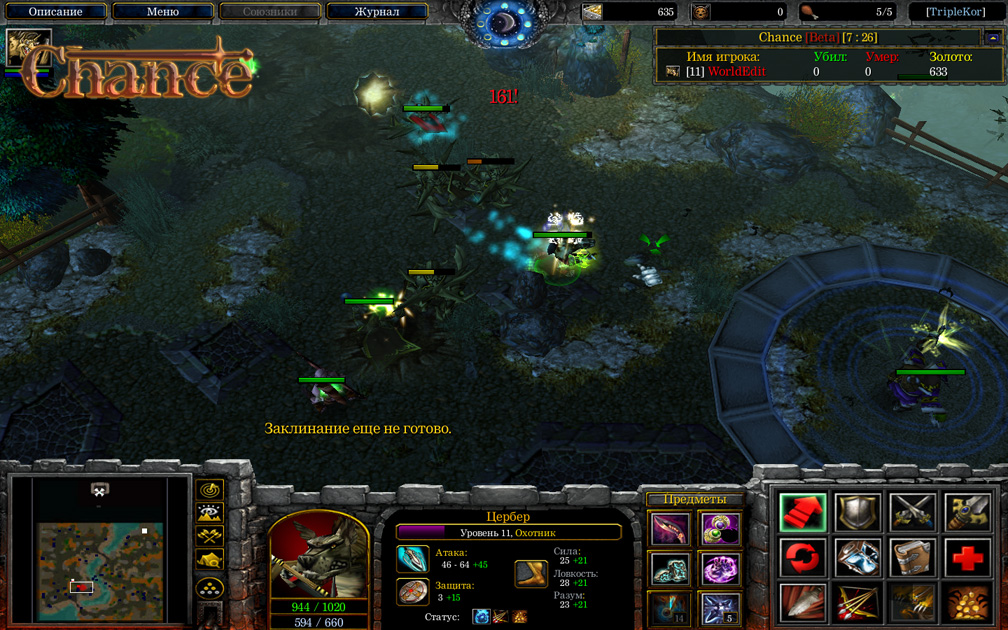1008x630 pixels.
Task: Use the star-shaped item with 5 charges
Action: [x=719, y=608]
